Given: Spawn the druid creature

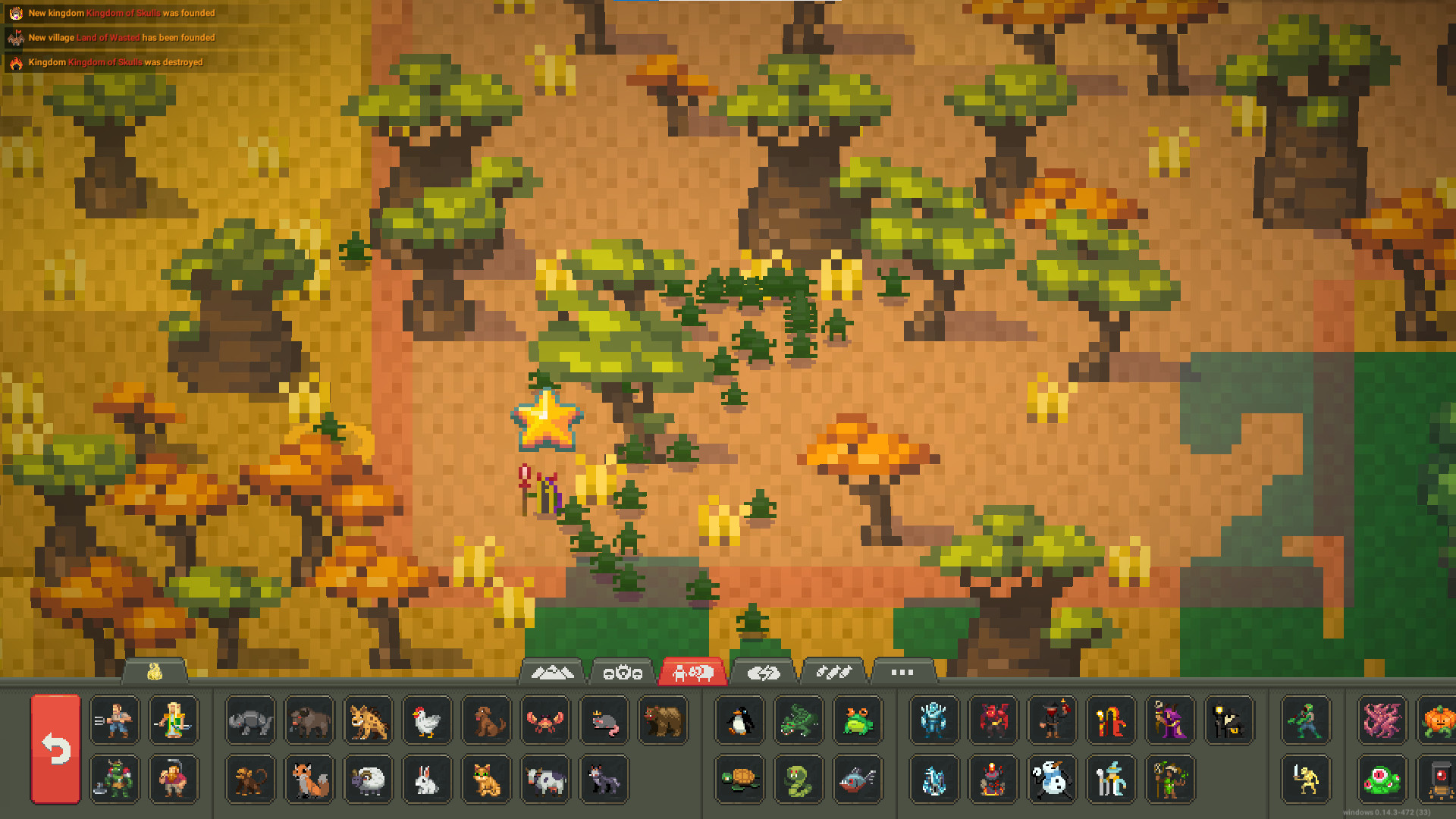Looking at the screenshot, I should [x=1169, y=780].
